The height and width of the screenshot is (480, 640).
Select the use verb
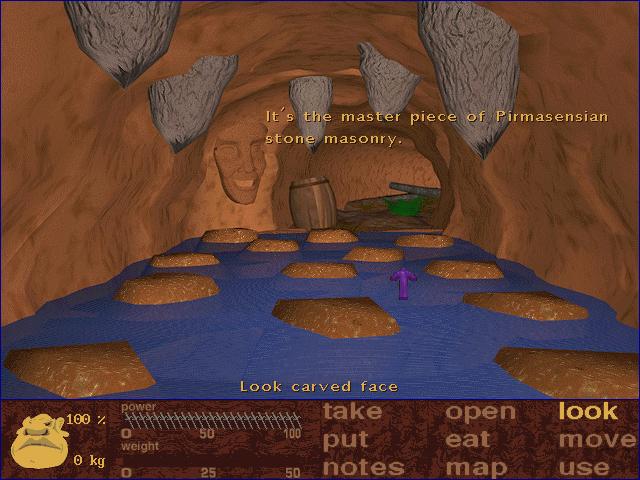585,467
